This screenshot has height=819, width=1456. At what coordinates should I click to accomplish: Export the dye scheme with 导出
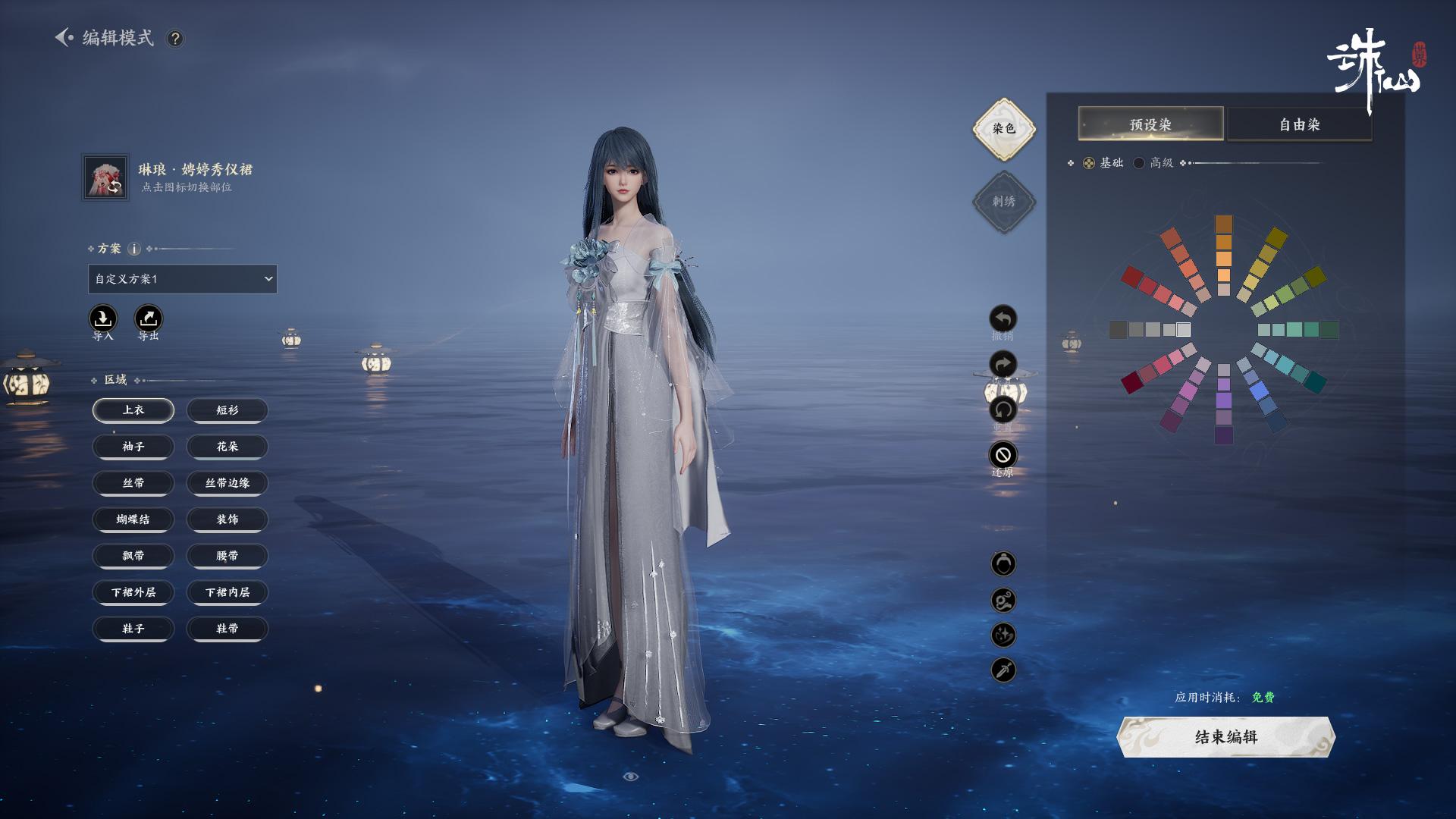point(149,318)
